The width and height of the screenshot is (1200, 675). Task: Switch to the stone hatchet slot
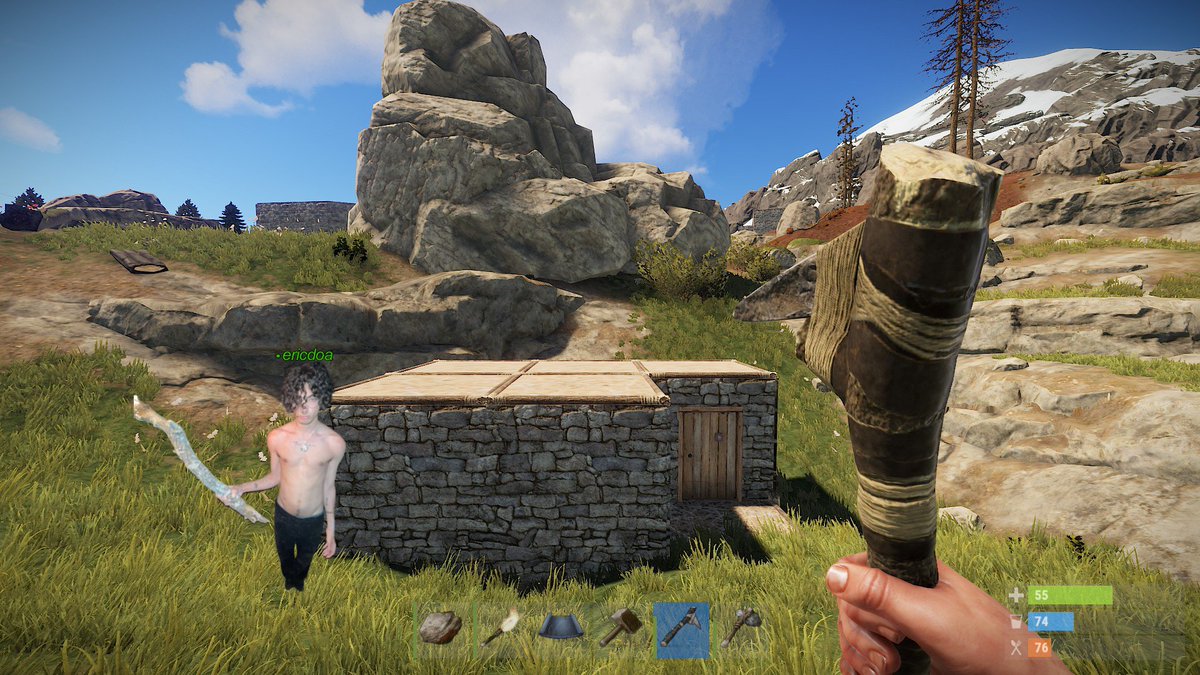pyautogui.click(x=741, y=629)
